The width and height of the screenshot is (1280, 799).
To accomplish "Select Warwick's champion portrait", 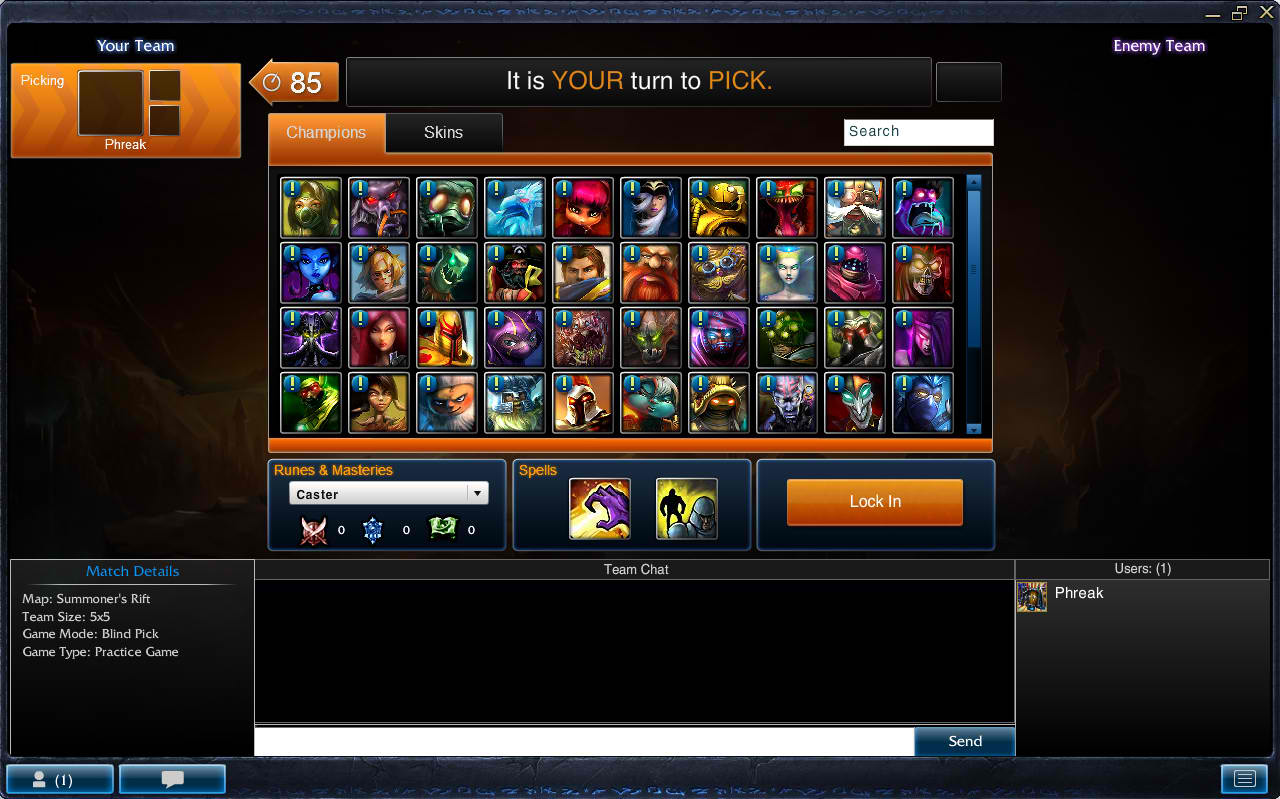I will click(x=650, y=337).
